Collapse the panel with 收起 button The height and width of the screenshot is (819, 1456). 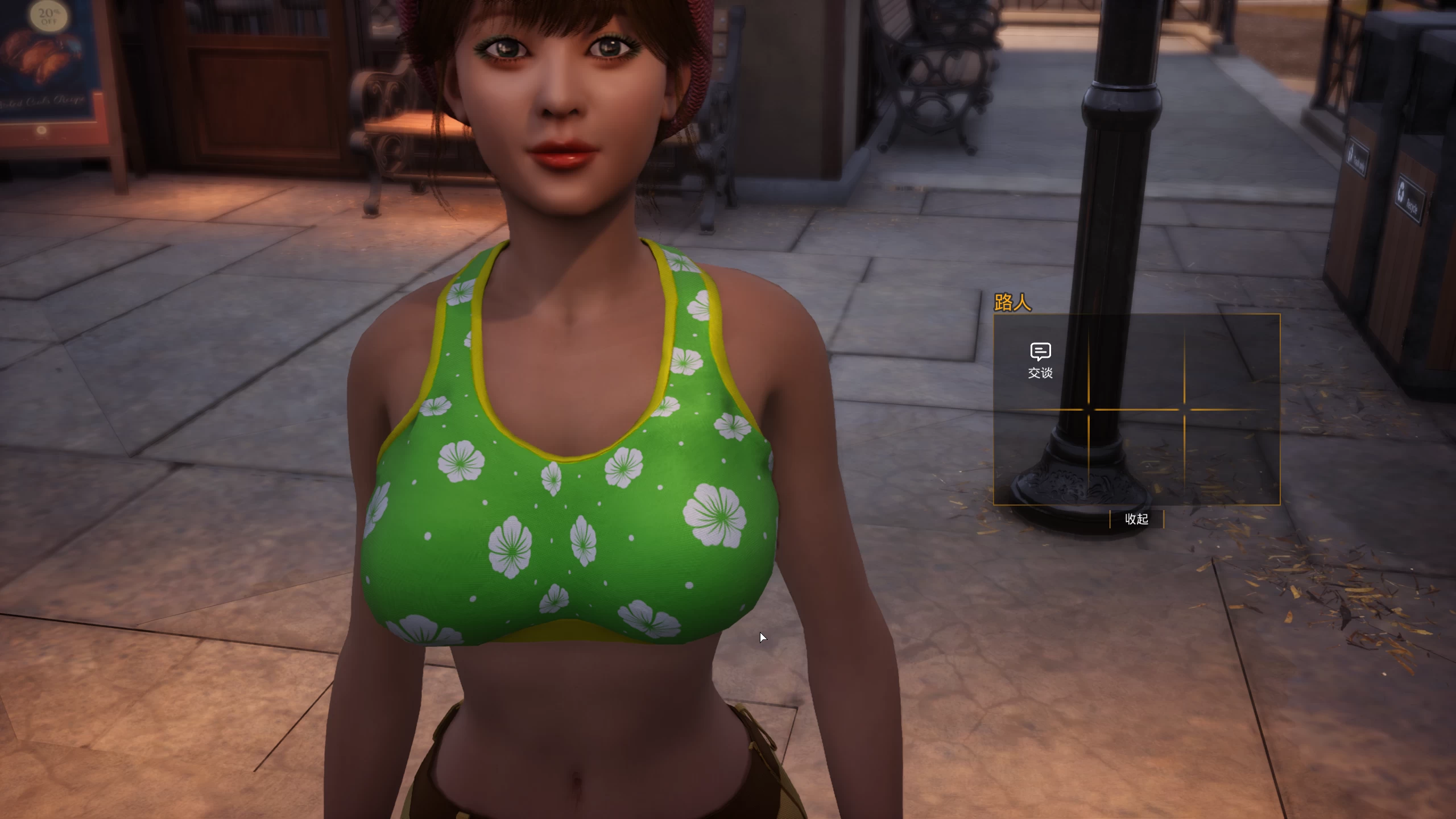point(1136,519)
